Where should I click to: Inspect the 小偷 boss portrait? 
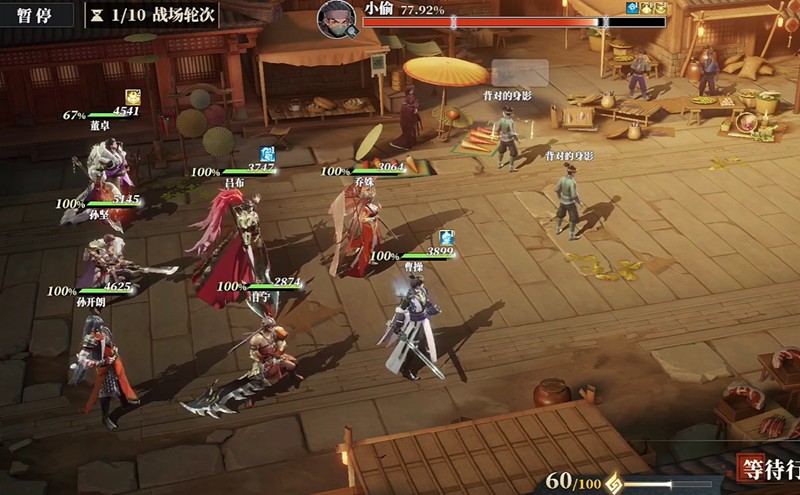point(338,17)
